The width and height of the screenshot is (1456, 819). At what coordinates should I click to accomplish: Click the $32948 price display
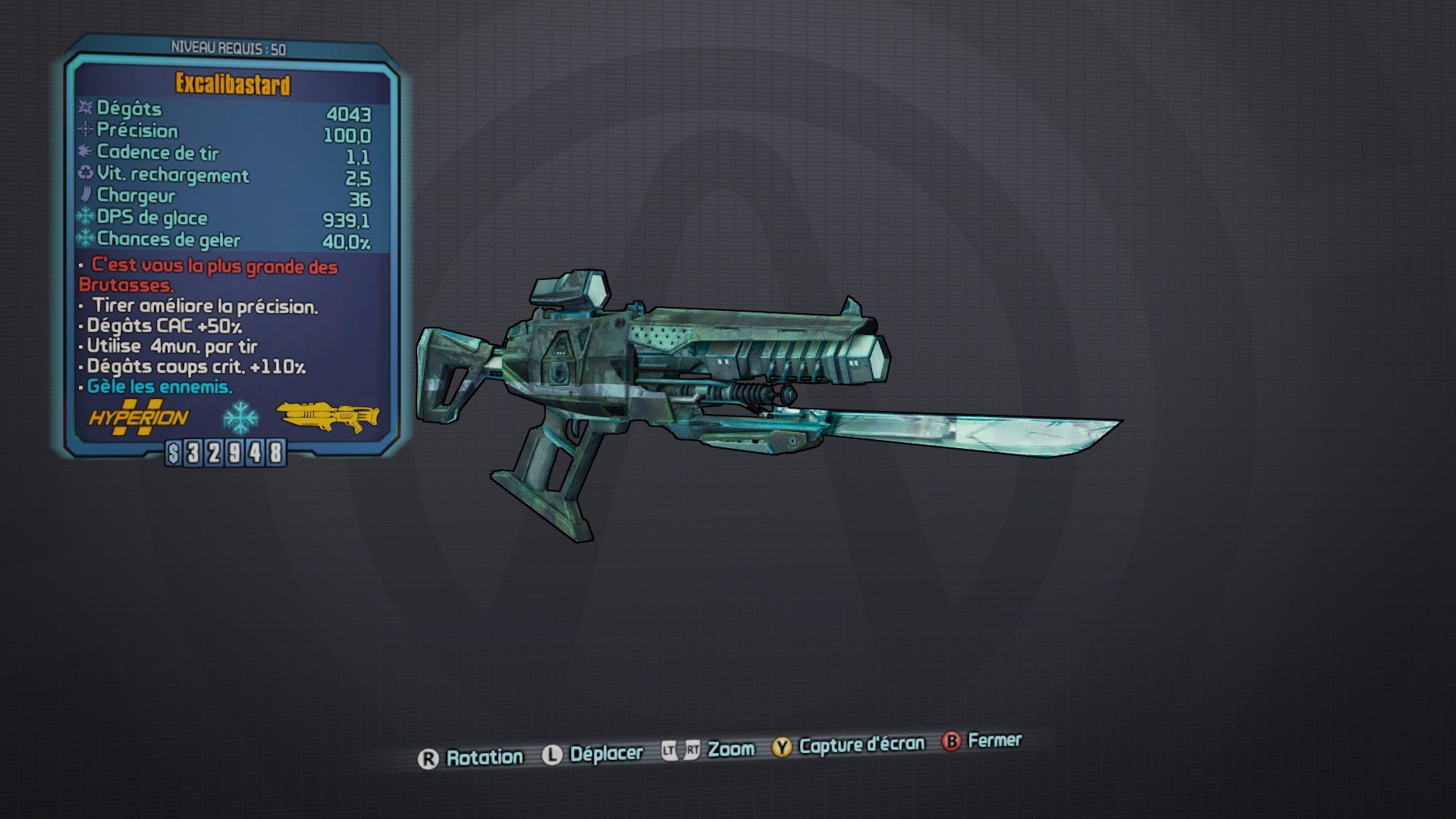[x=224, y=453]
